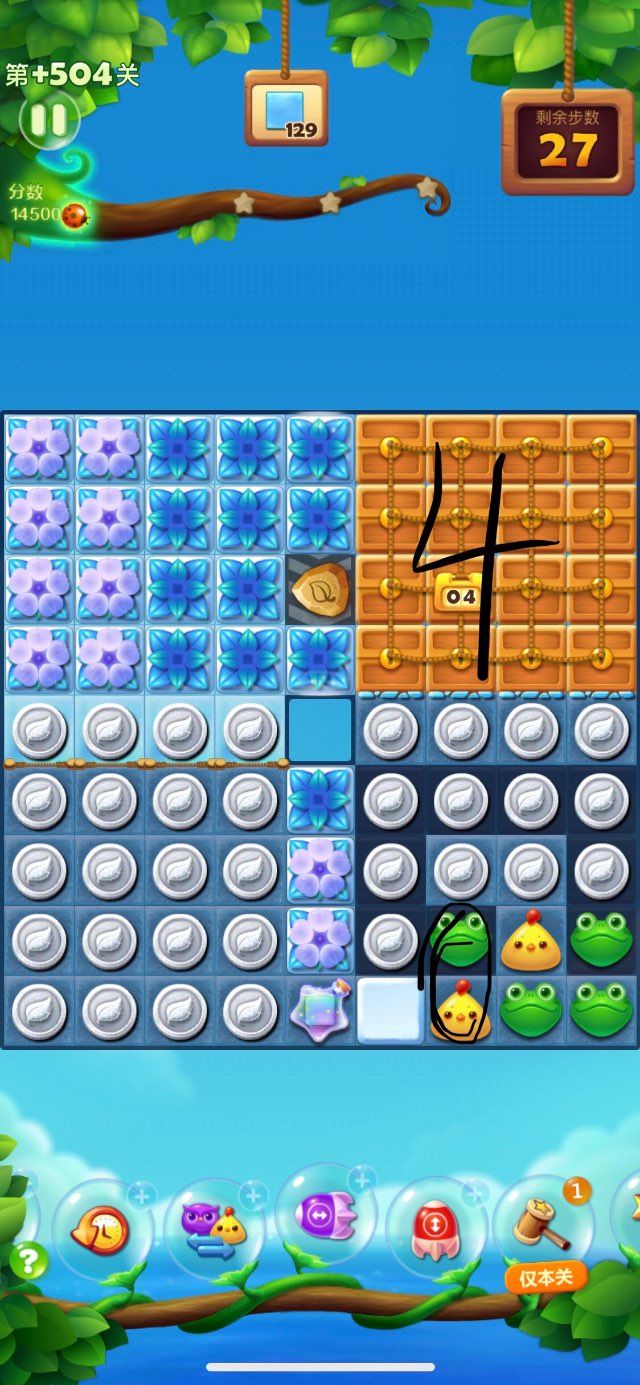
Task: Select the plain white ice block tile
Action: [x=390, y=1011]
